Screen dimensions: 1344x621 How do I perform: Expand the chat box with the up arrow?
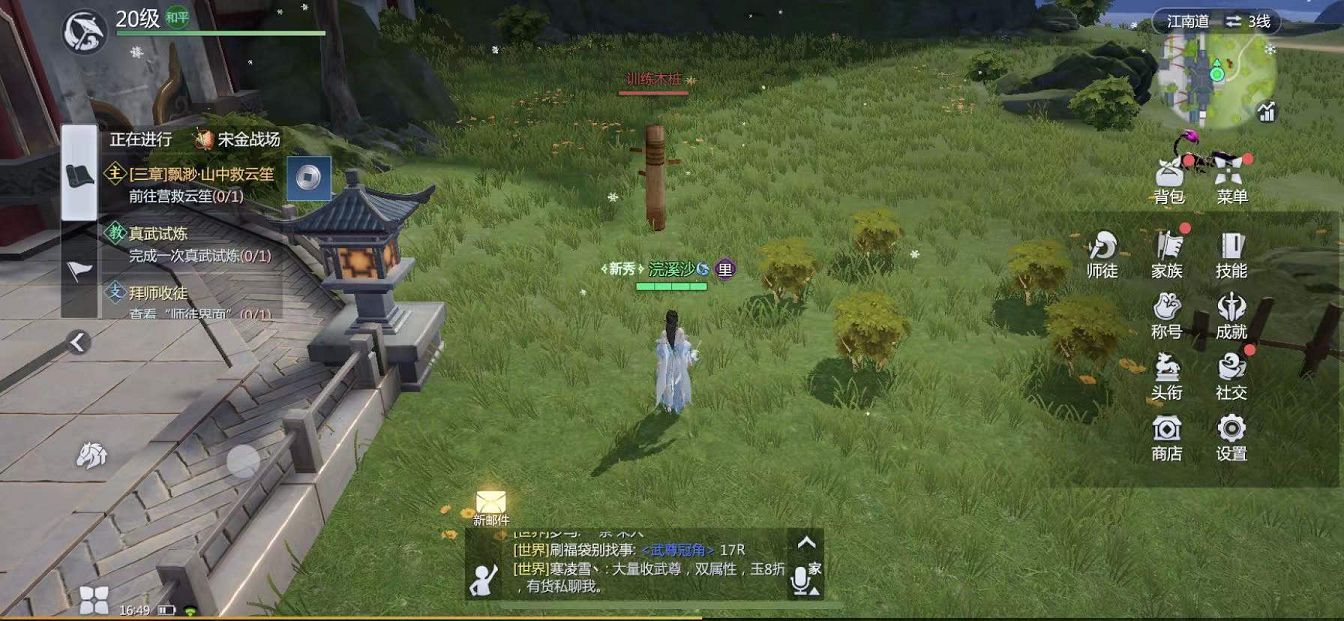coord(806,544)
